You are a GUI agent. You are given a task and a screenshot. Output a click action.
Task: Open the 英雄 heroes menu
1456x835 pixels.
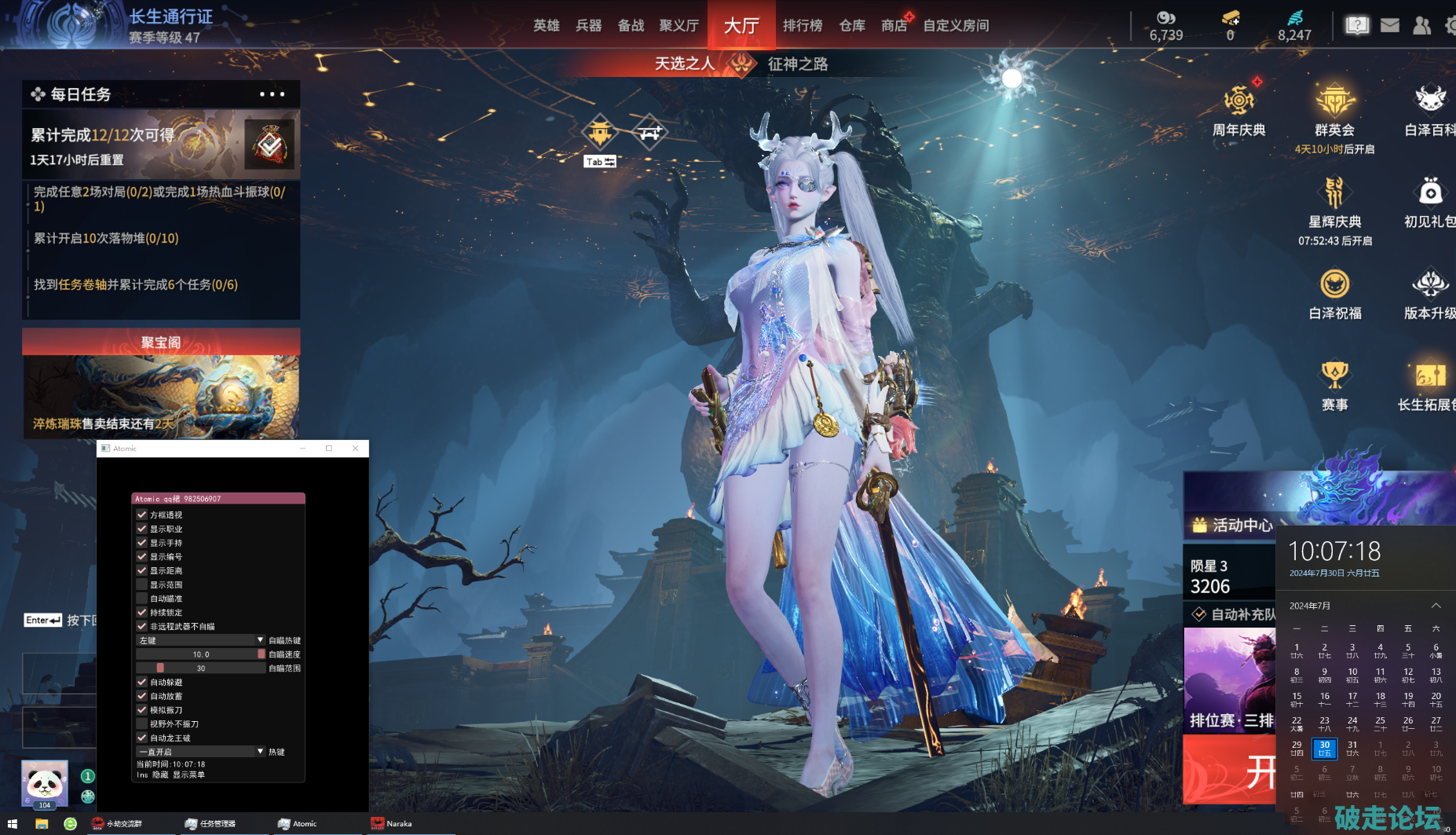(x=546, y=26)
